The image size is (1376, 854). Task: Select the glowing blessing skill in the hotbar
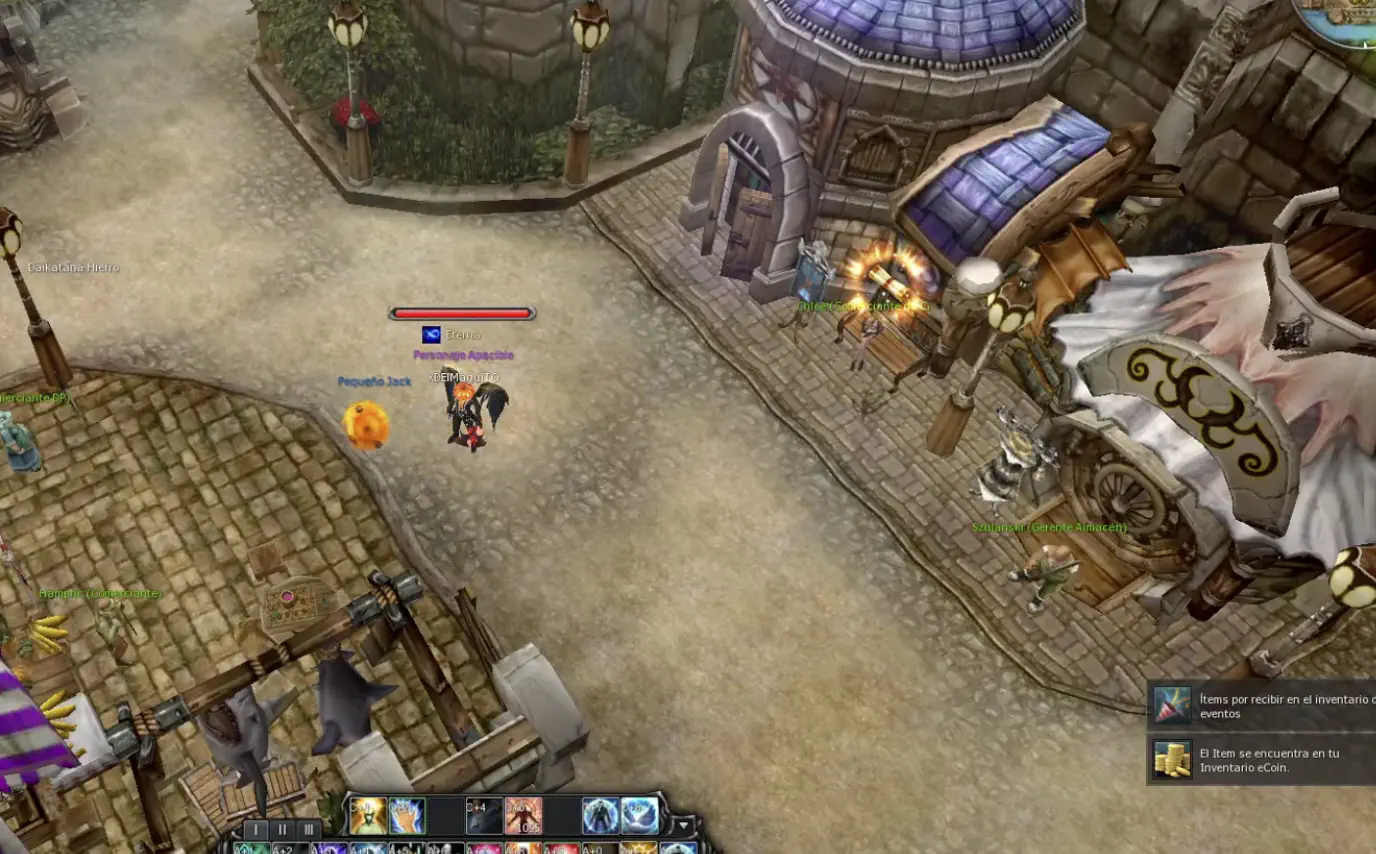(x=367, y=816)
